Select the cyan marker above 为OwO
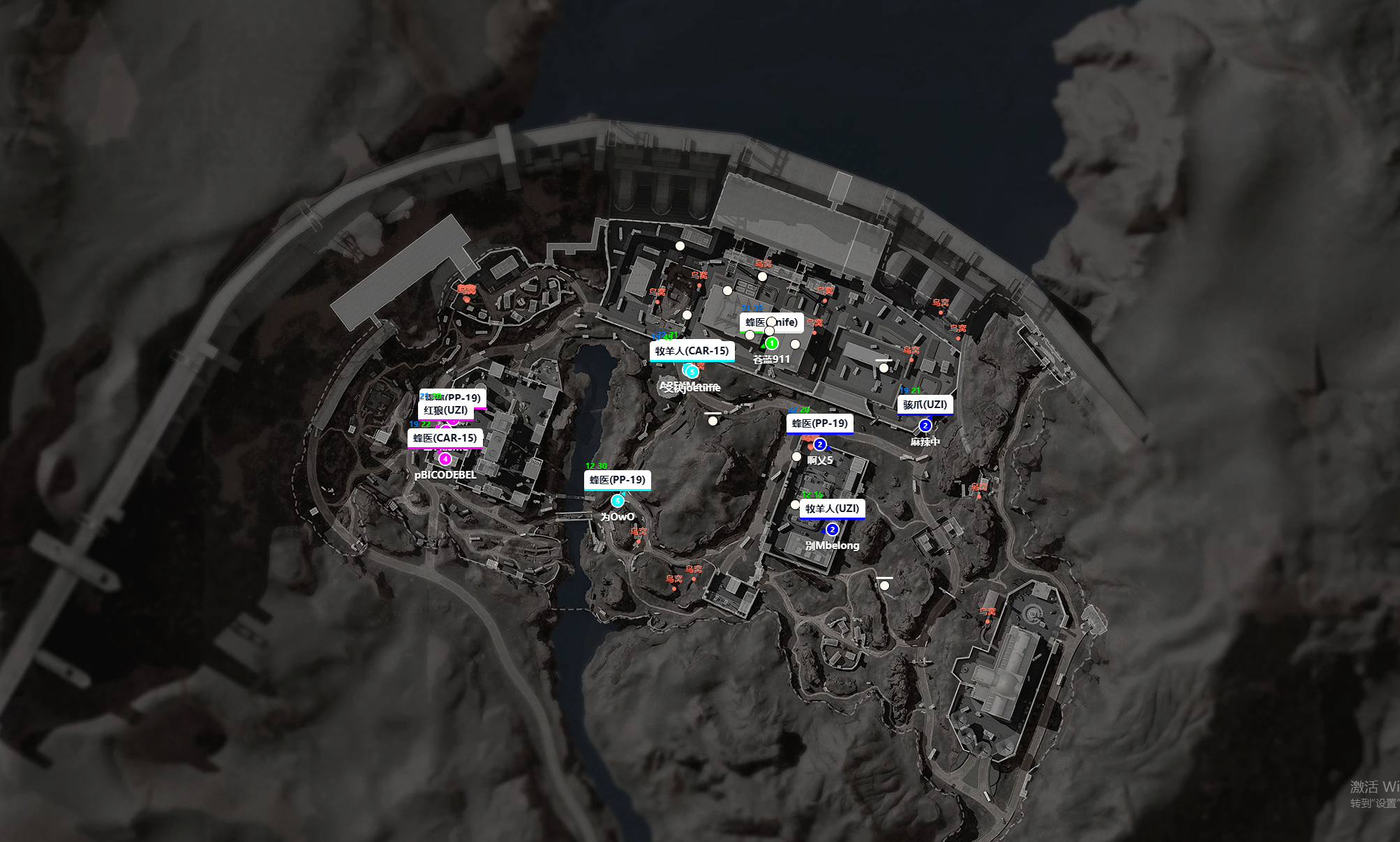Screen dimensions: 1400x842 click(617, 501)
